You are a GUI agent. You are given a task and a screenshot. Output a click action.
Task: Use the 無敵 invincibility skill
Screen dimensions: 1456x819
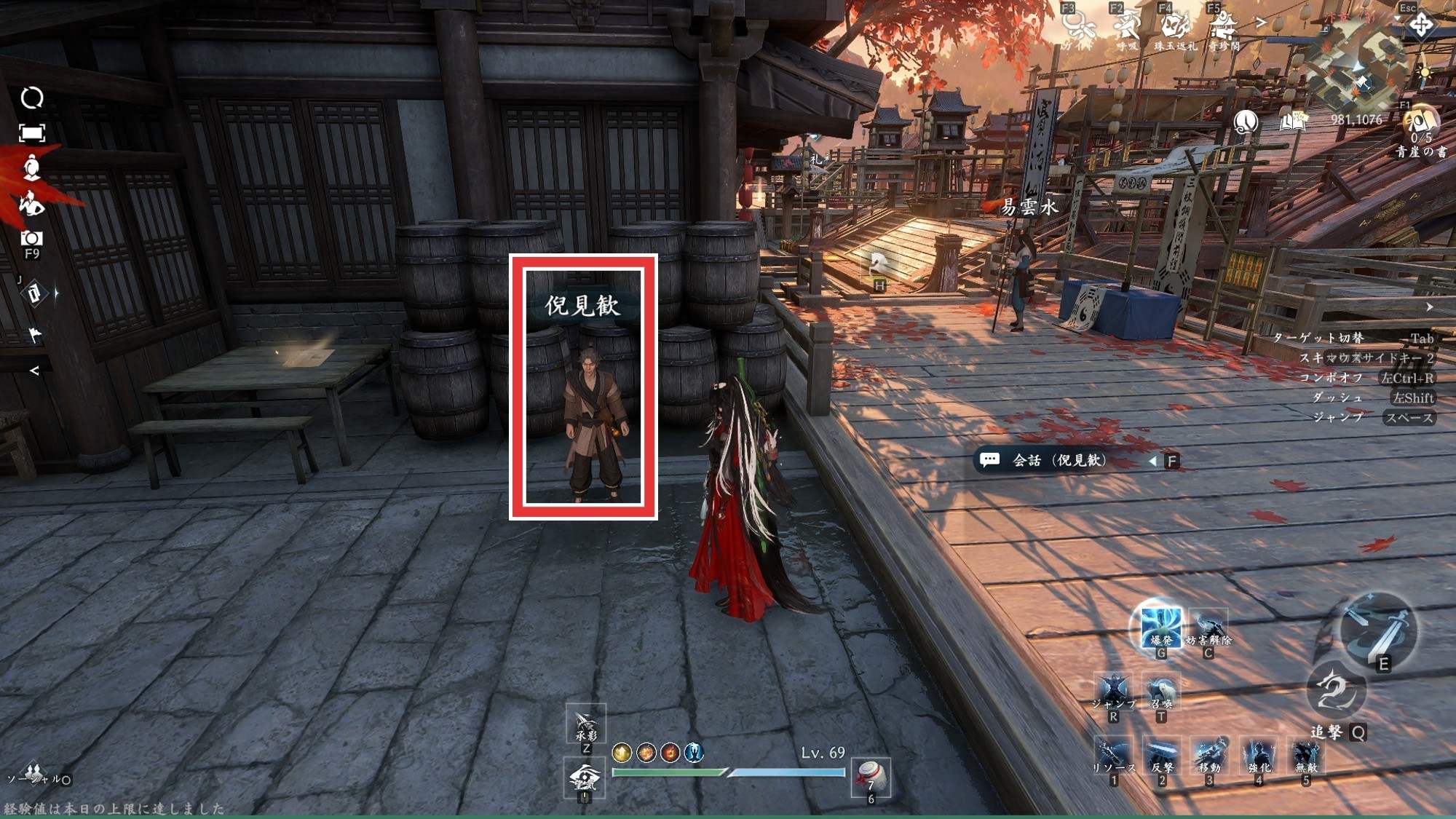[1306, 756]
